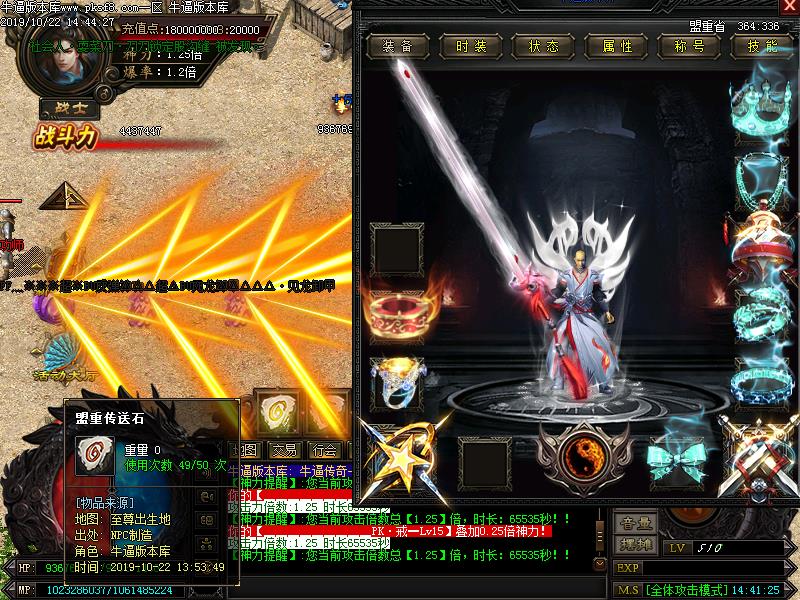Click the 摆摊 stall button

click(636, 545)
